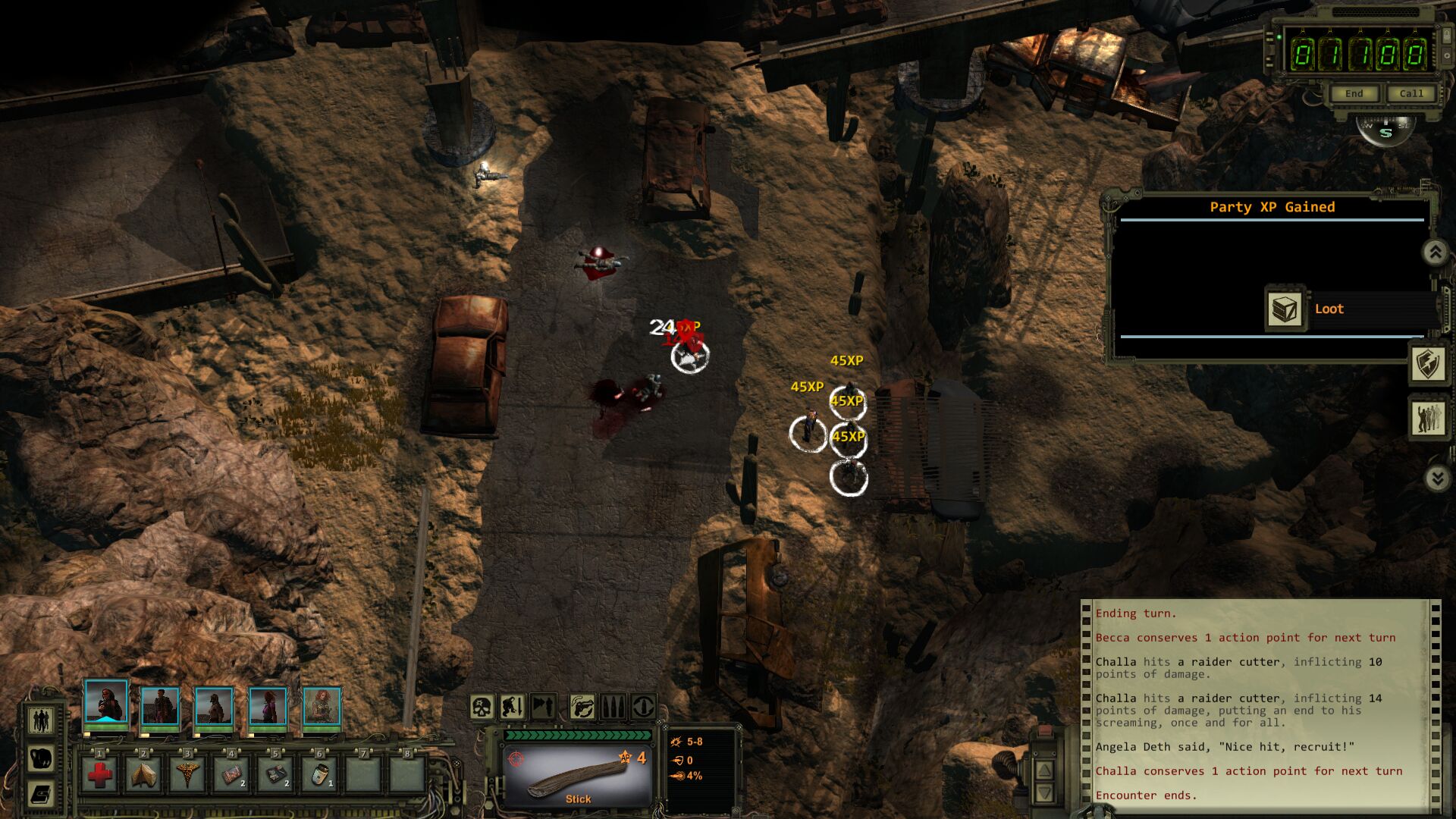Click the double down-arrow button
This screenshot has height=819, width=1456.
(x=1436, y=478)
